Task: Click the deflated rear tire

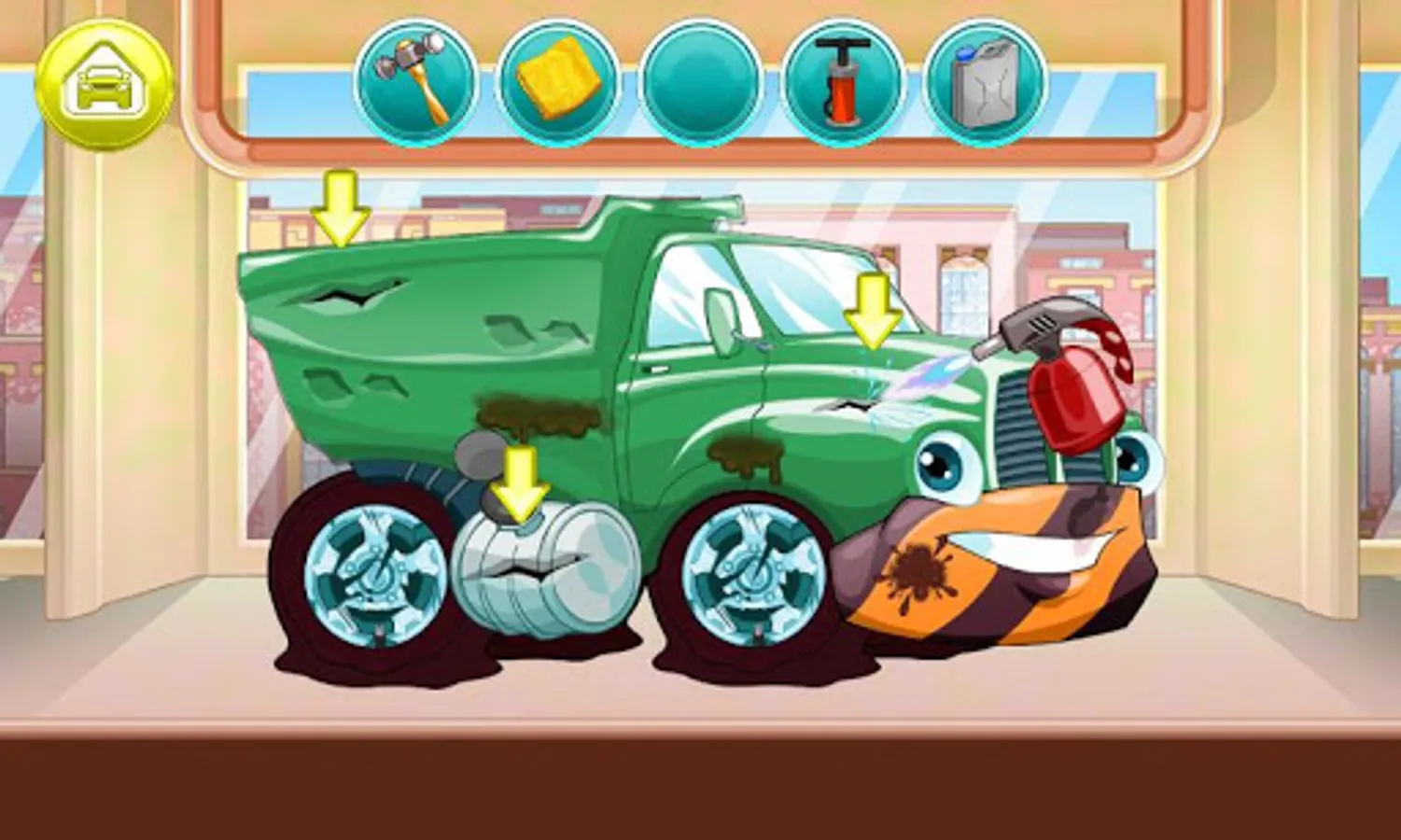Action: (x=373, y=579)
